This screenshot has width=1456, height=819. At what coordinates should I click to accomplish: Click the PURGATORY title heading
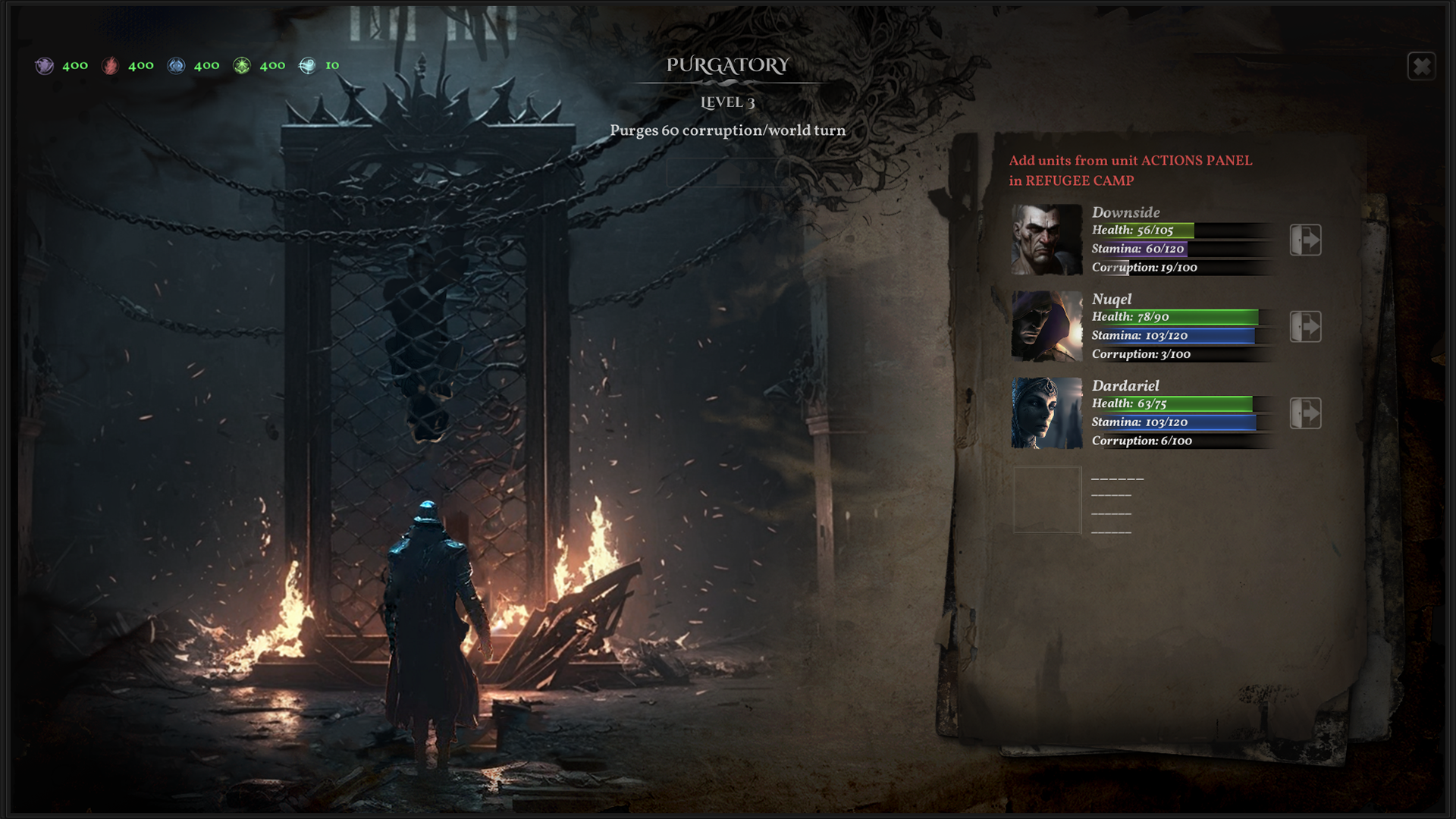coord(726,66)
